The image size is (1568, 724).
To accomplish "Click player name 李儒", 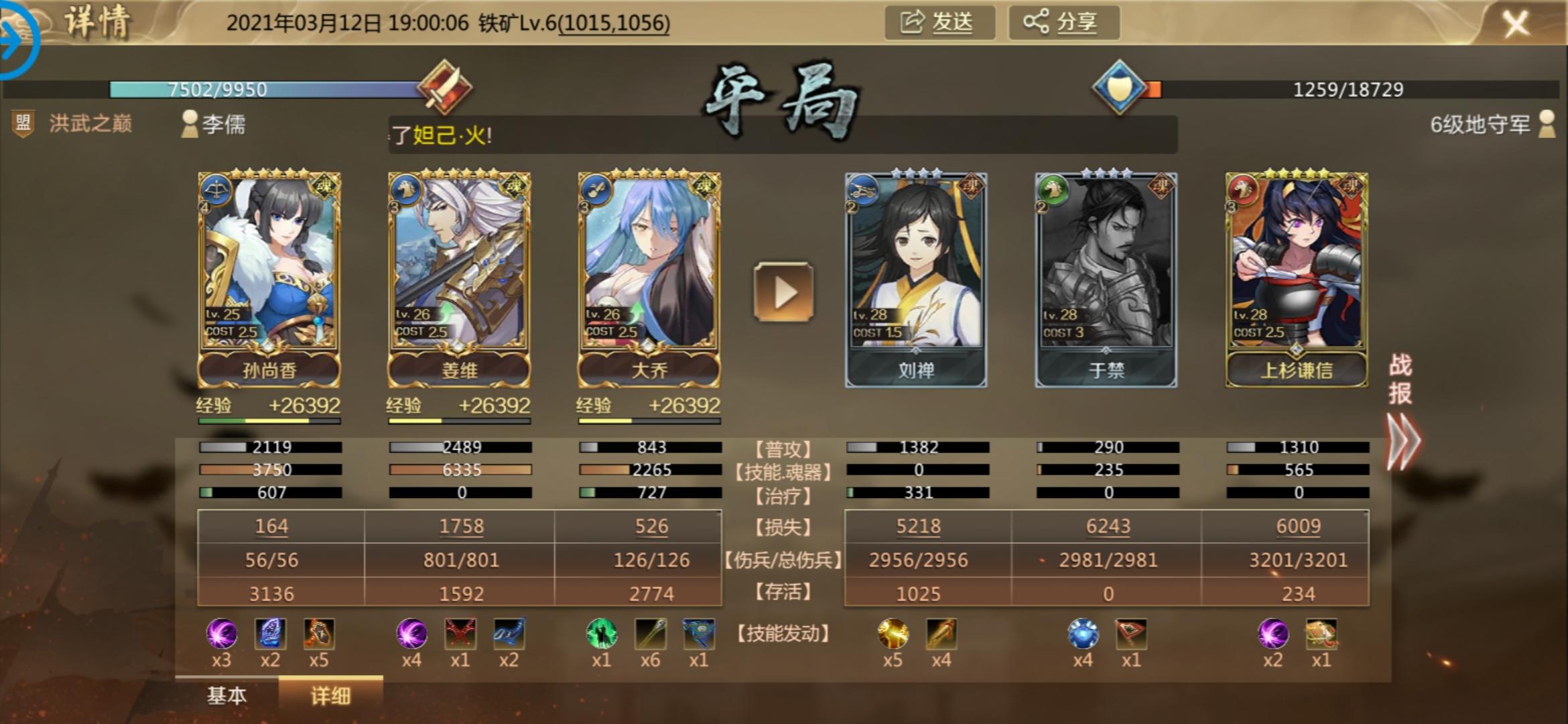I will [224, 124].
